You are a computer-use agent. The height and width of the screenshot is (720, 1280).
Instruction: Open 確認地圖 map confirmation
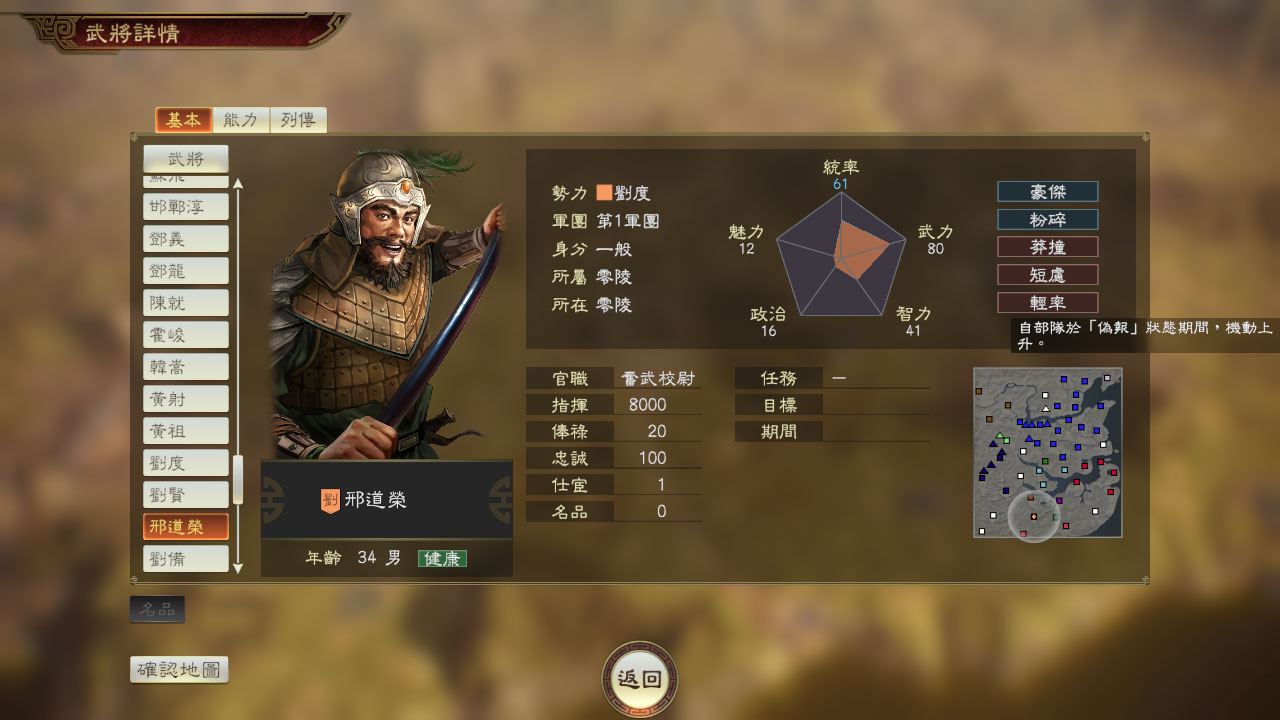[x=179, y=670]
